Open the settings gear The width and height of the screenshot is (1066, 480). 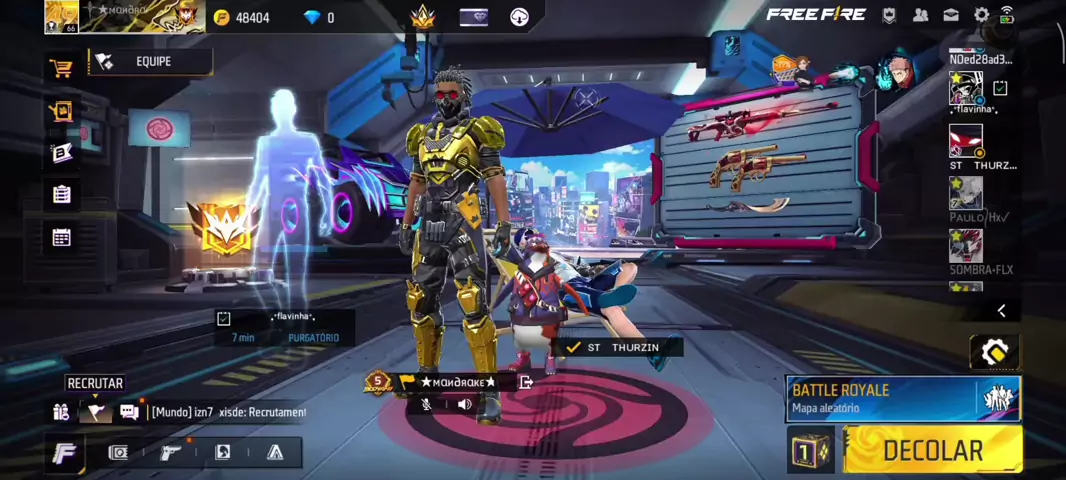[x=981, y=15]
